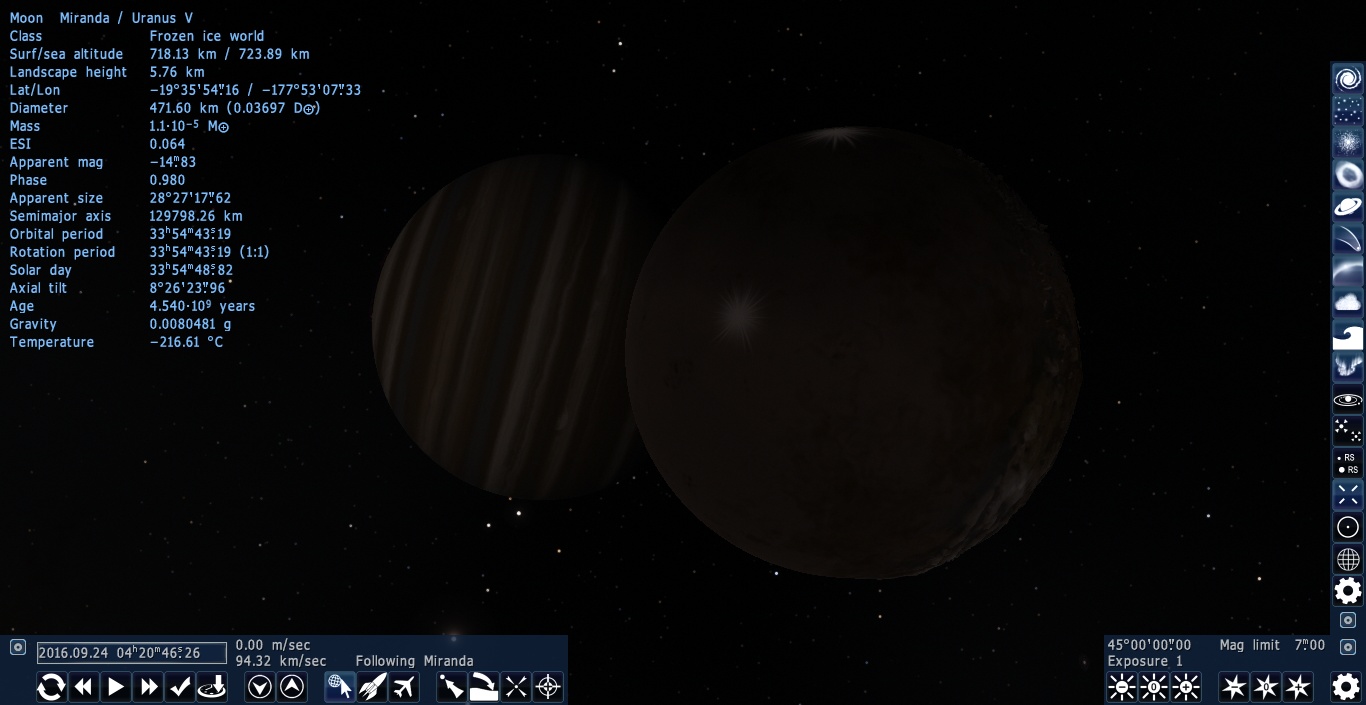Screen dimensions: 1366x705
Task: Toggle planets using the ringed planet icon
Action: [1348, 207]
